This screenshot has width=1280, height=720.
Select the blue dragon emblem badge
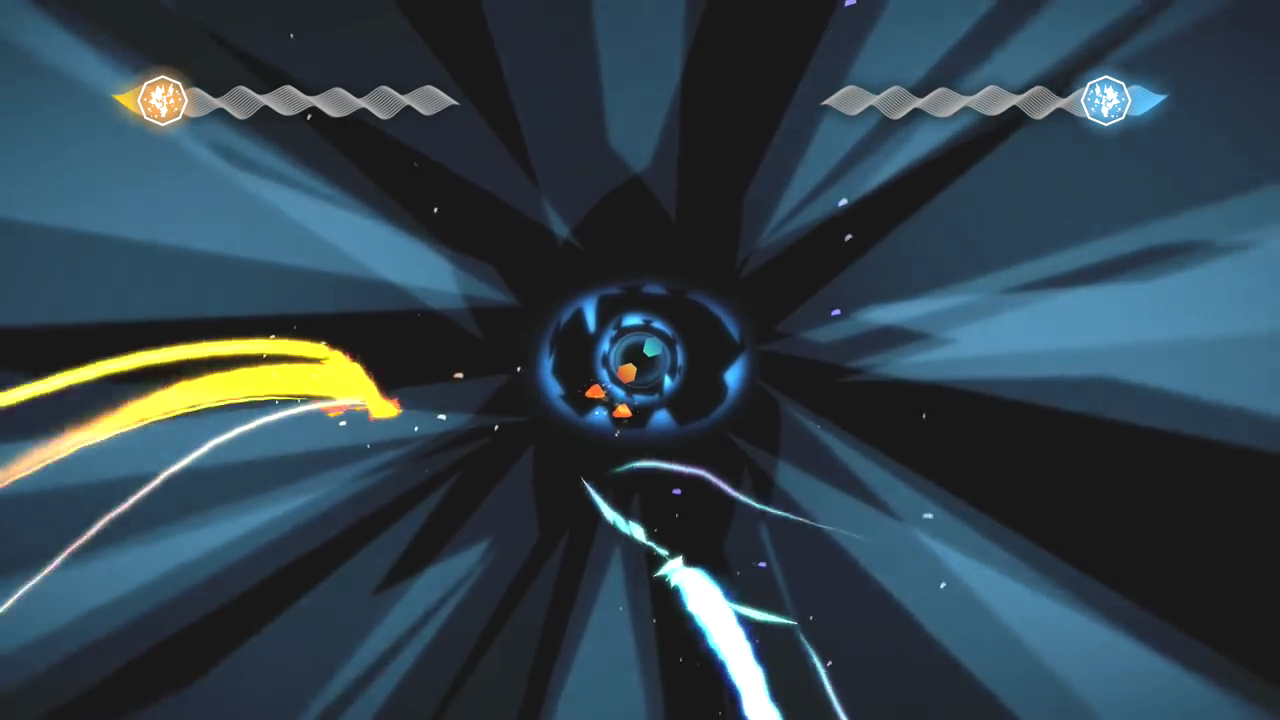pos(1106,99)
